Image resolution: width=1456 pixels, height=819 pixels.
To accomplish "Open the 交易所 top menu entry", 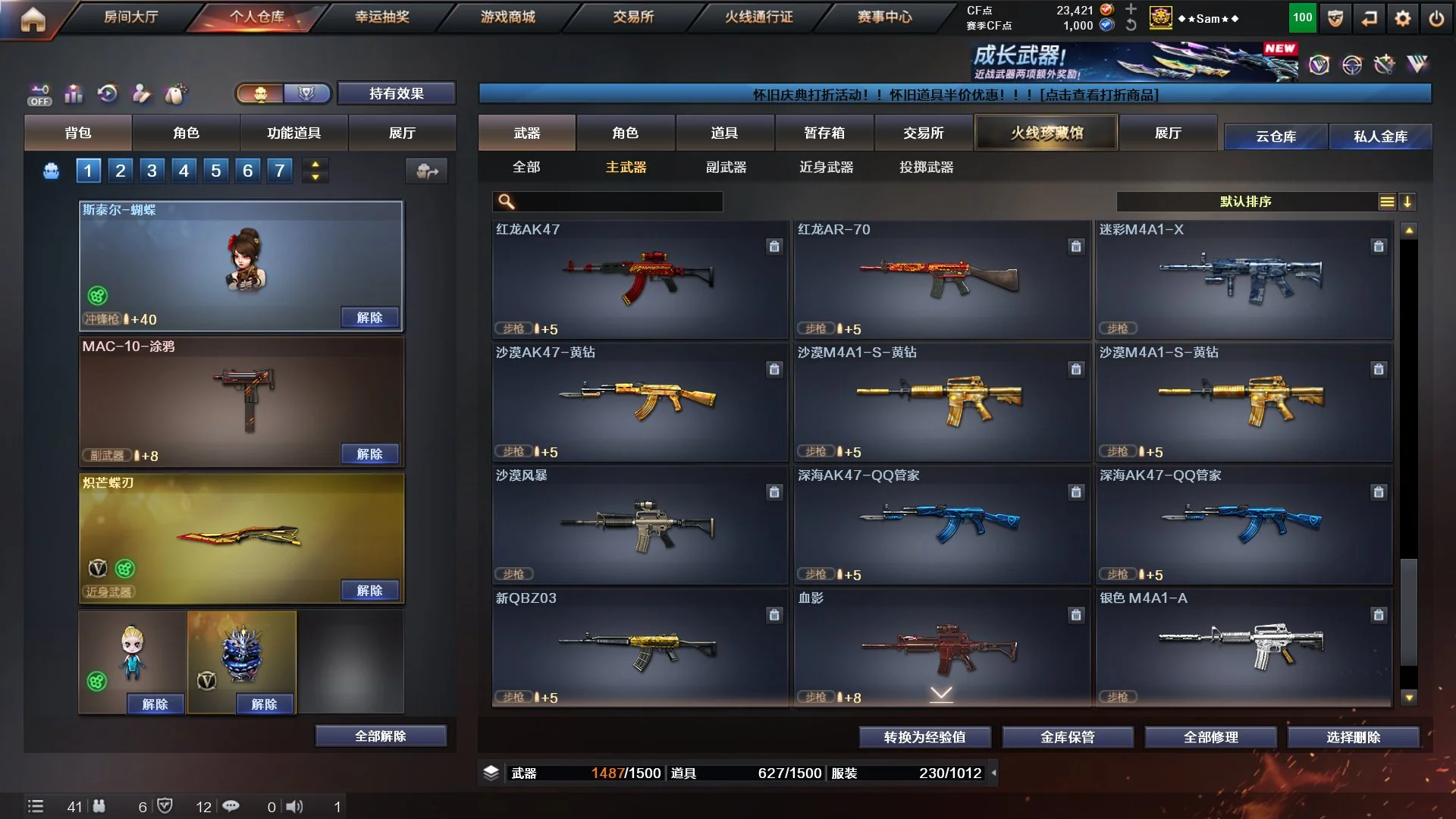I will [633, 17].
